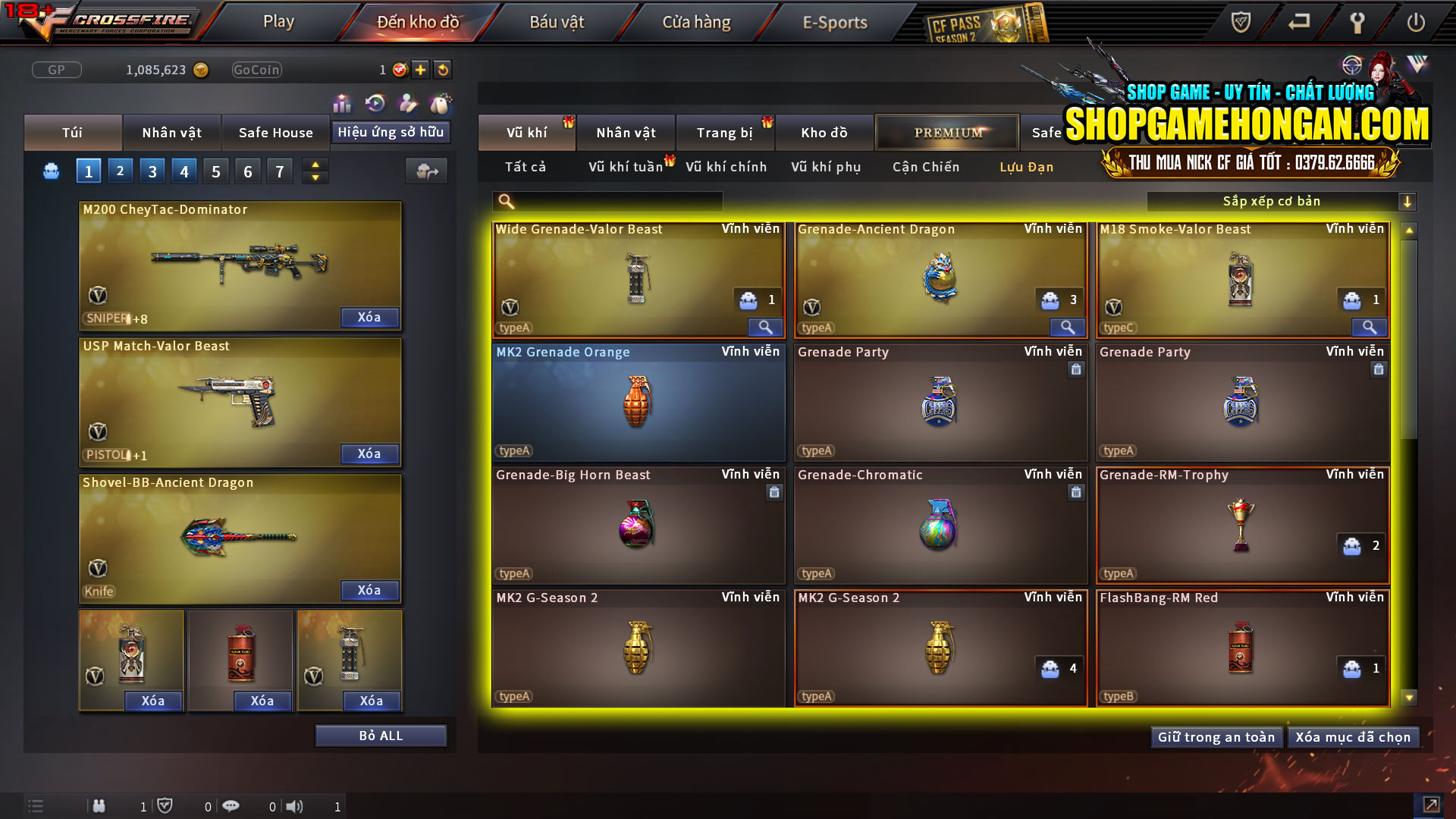Screen dimensions: 1456x819
Task: Click the dog tag icon above Hiệu ứng sở hữu
Action: 440,103
